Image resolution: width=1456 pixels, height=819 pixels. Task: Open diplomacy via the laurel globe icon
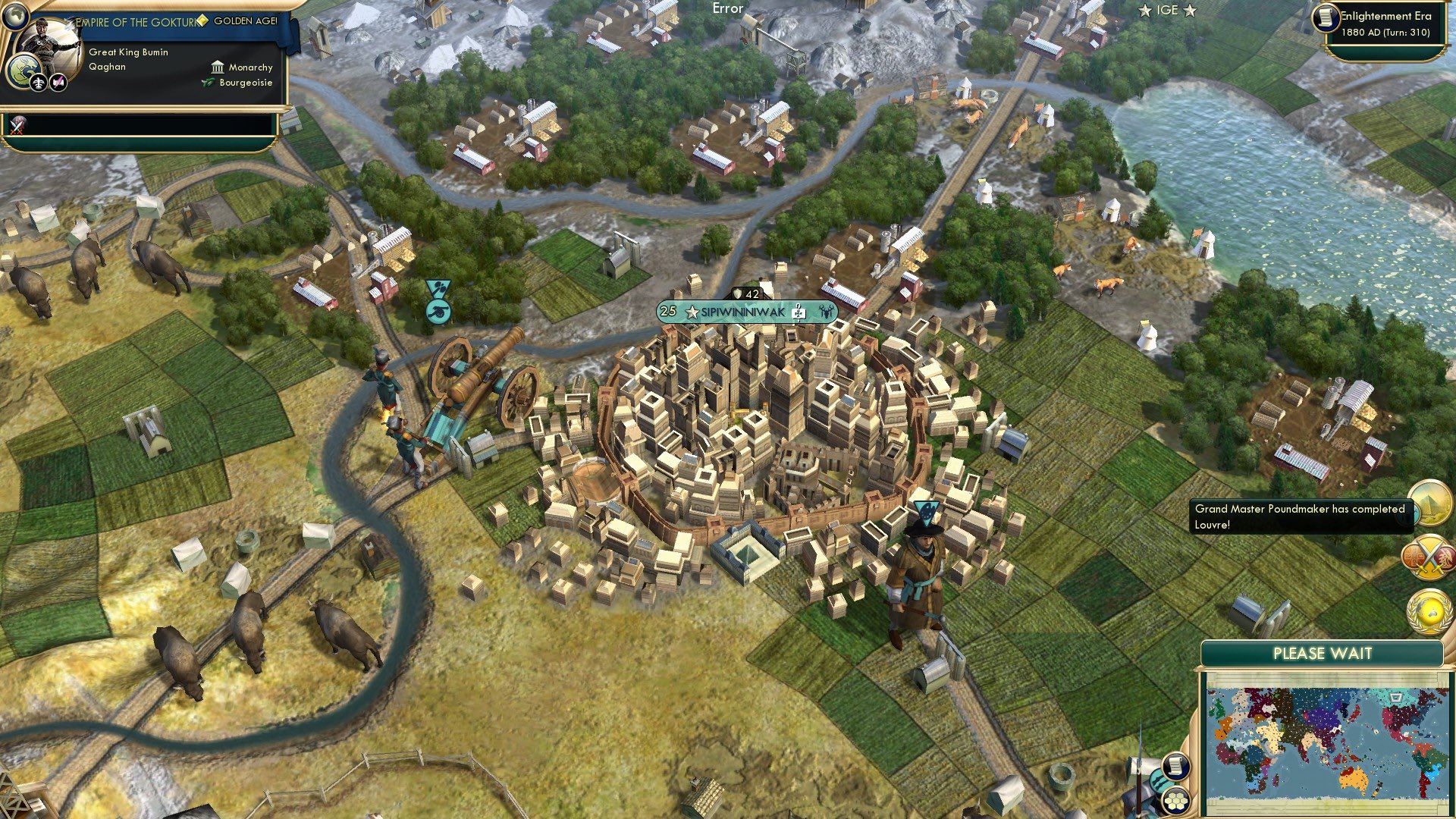[x=1428, y=607]
